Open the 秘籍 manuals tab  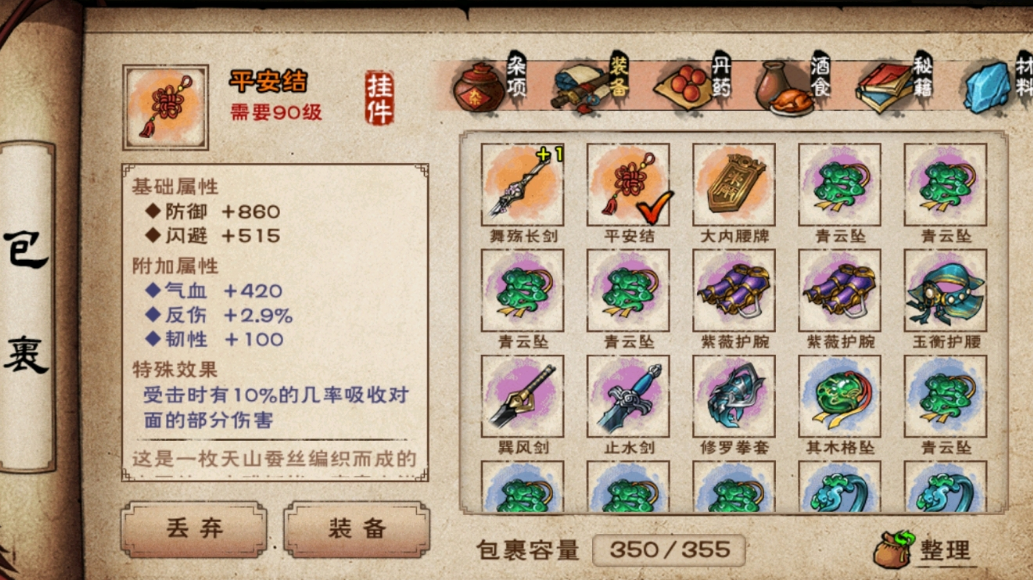[896, 84]
